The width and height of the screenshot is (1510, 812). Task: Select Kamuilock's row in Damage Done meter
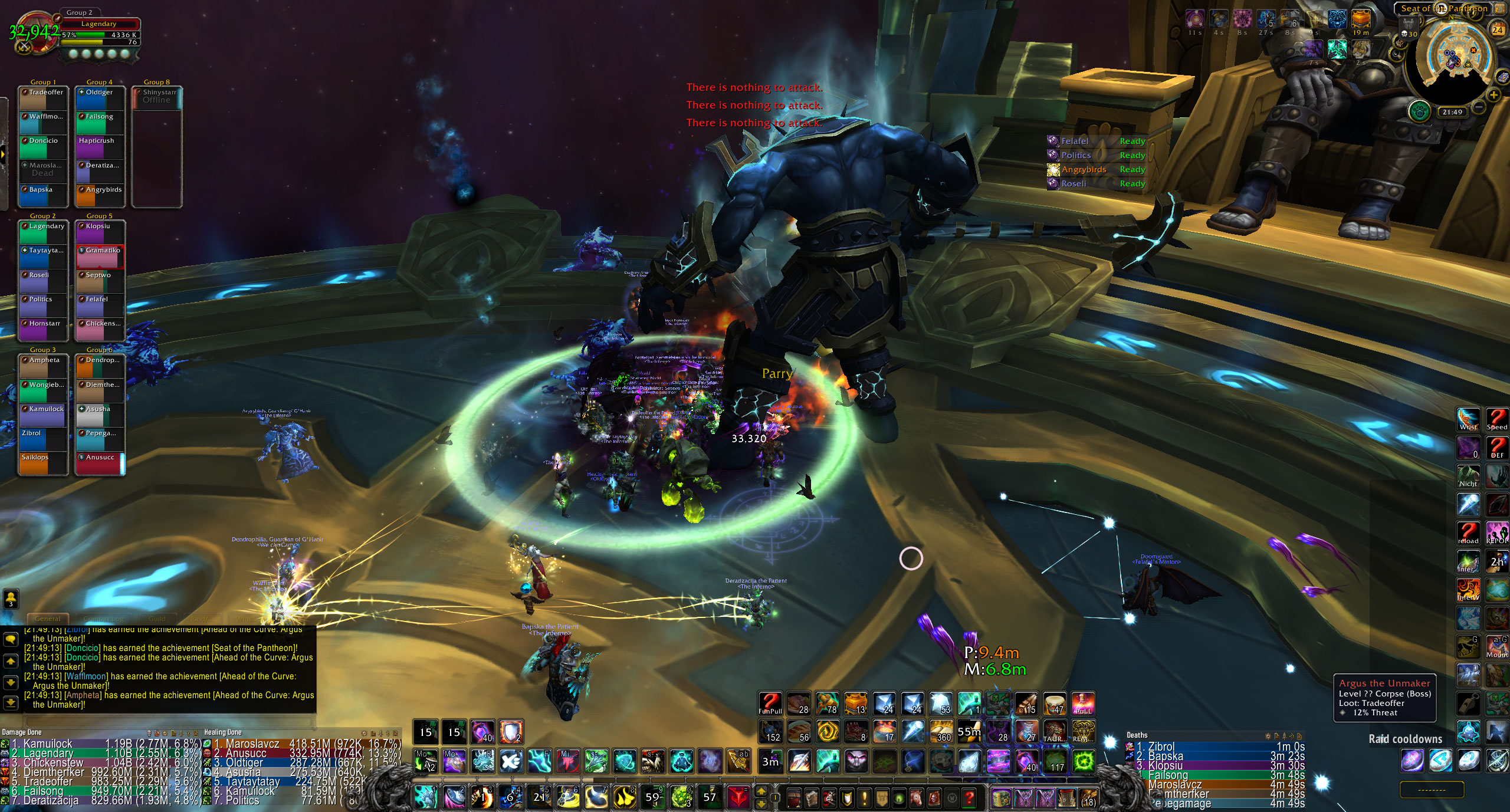101,744
